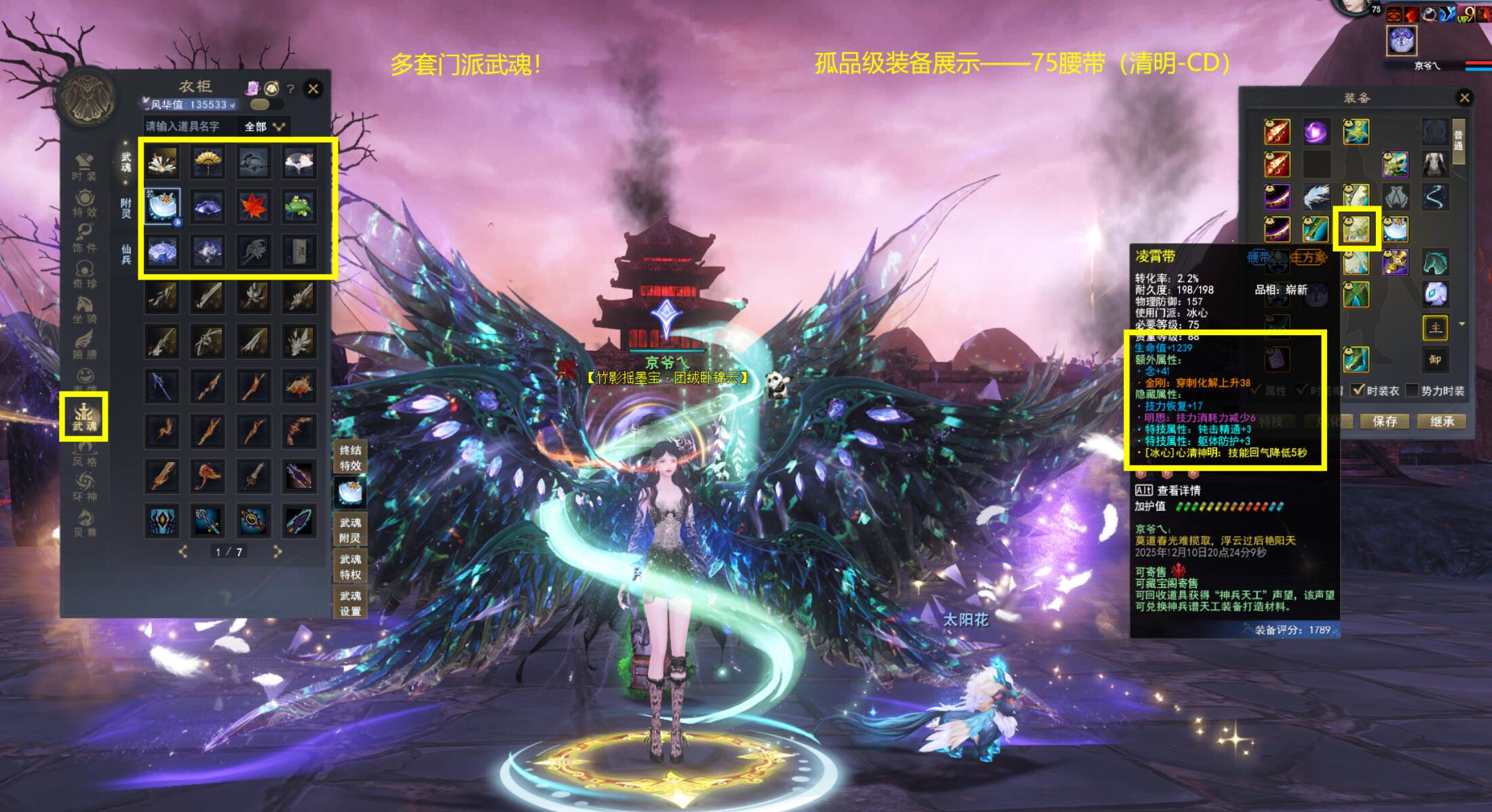The height and width of the screenshot is (812, 1492).
Task: Open the 全部 filter dropdown
Action: (x=264, y=126)
